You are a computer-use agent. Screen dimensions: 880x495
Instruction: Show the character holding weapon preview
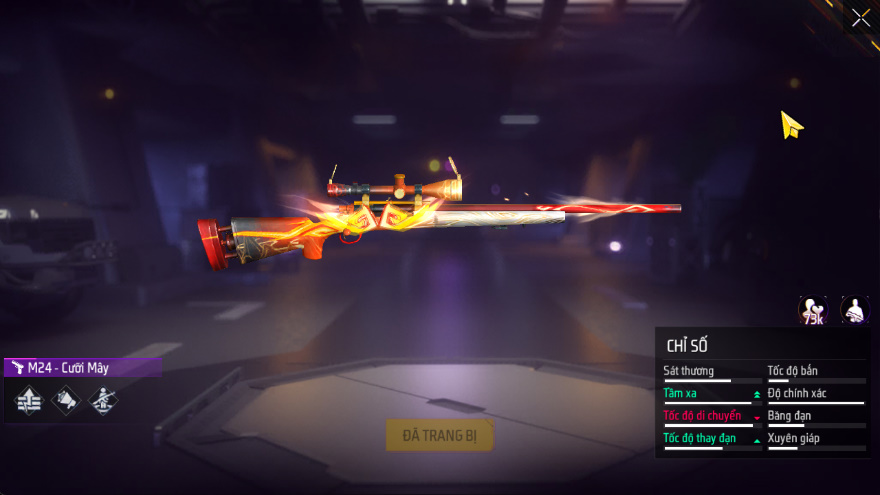coord(855,311)
